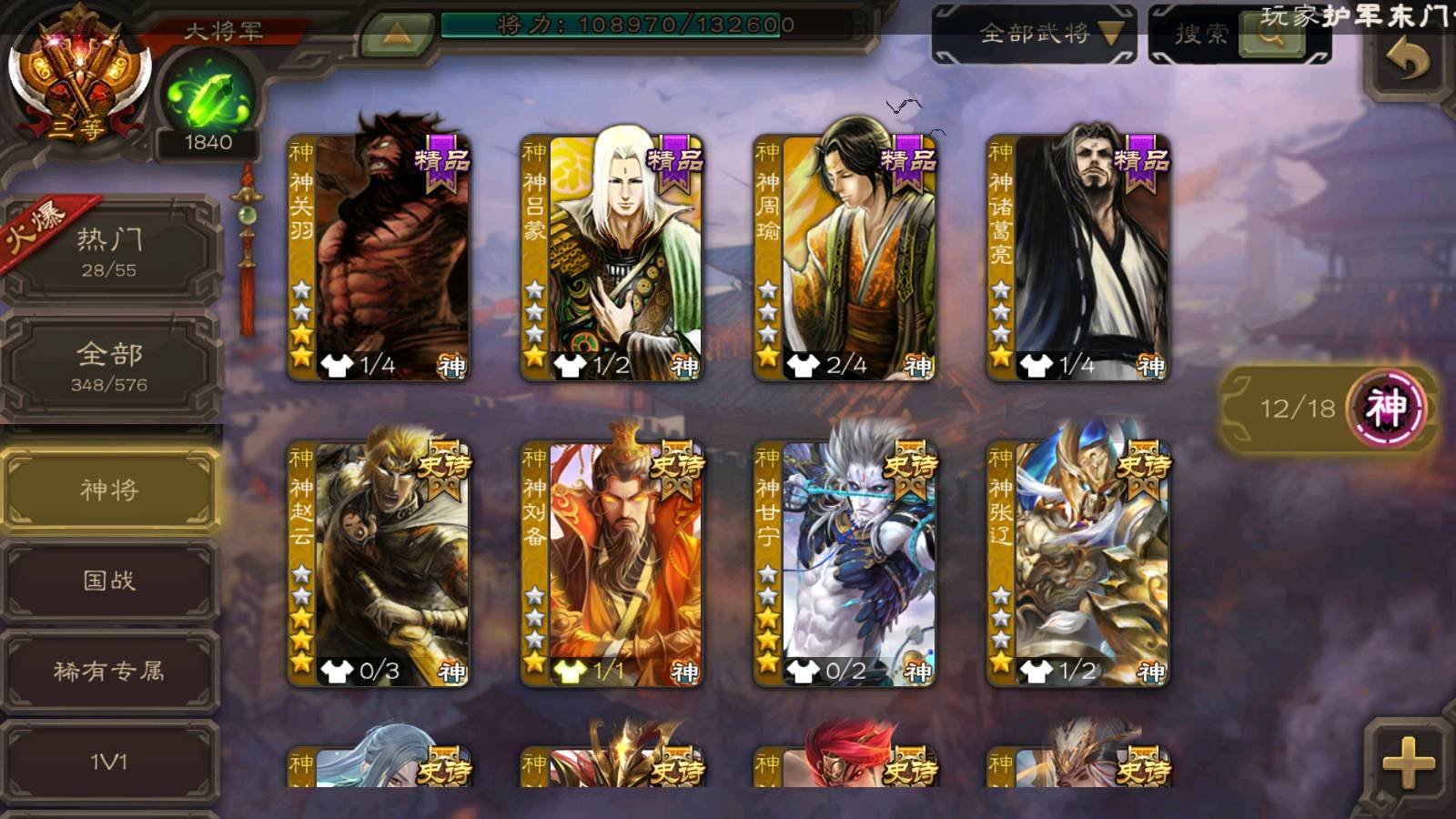This screenshot has height=819, width=1456.
Task: Switch to the 热门 category tab
Action: point(109,251)
